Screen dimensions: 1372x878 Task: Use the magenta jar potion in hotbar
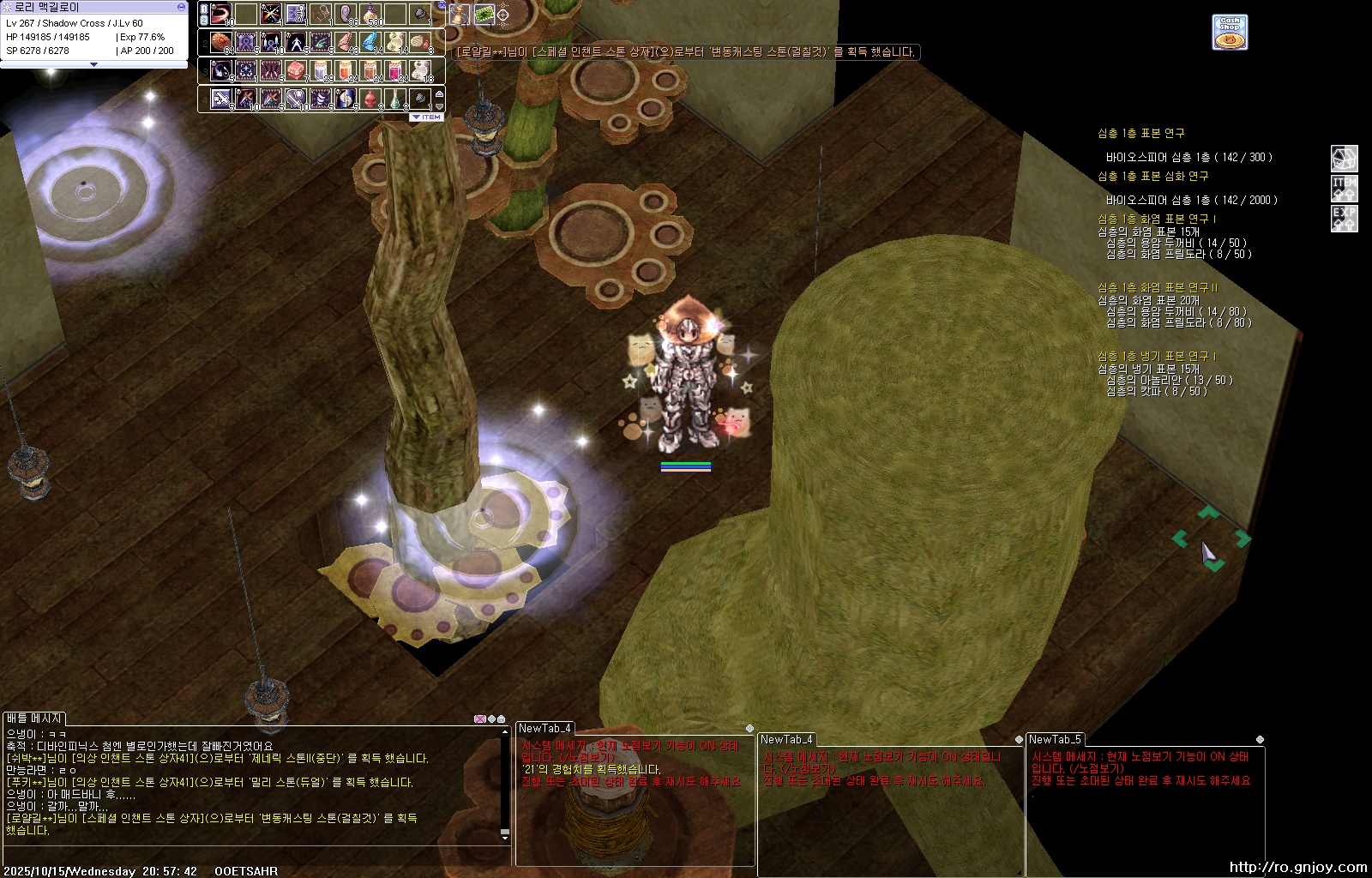395,69
